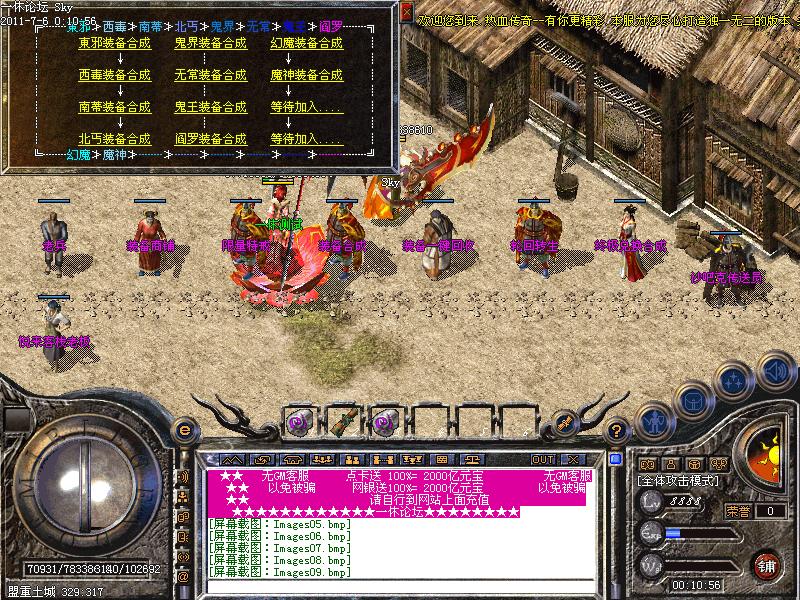Toggle the sound speaker button
The height and width of the screenshot is (600, 800).
coord(775,372)
